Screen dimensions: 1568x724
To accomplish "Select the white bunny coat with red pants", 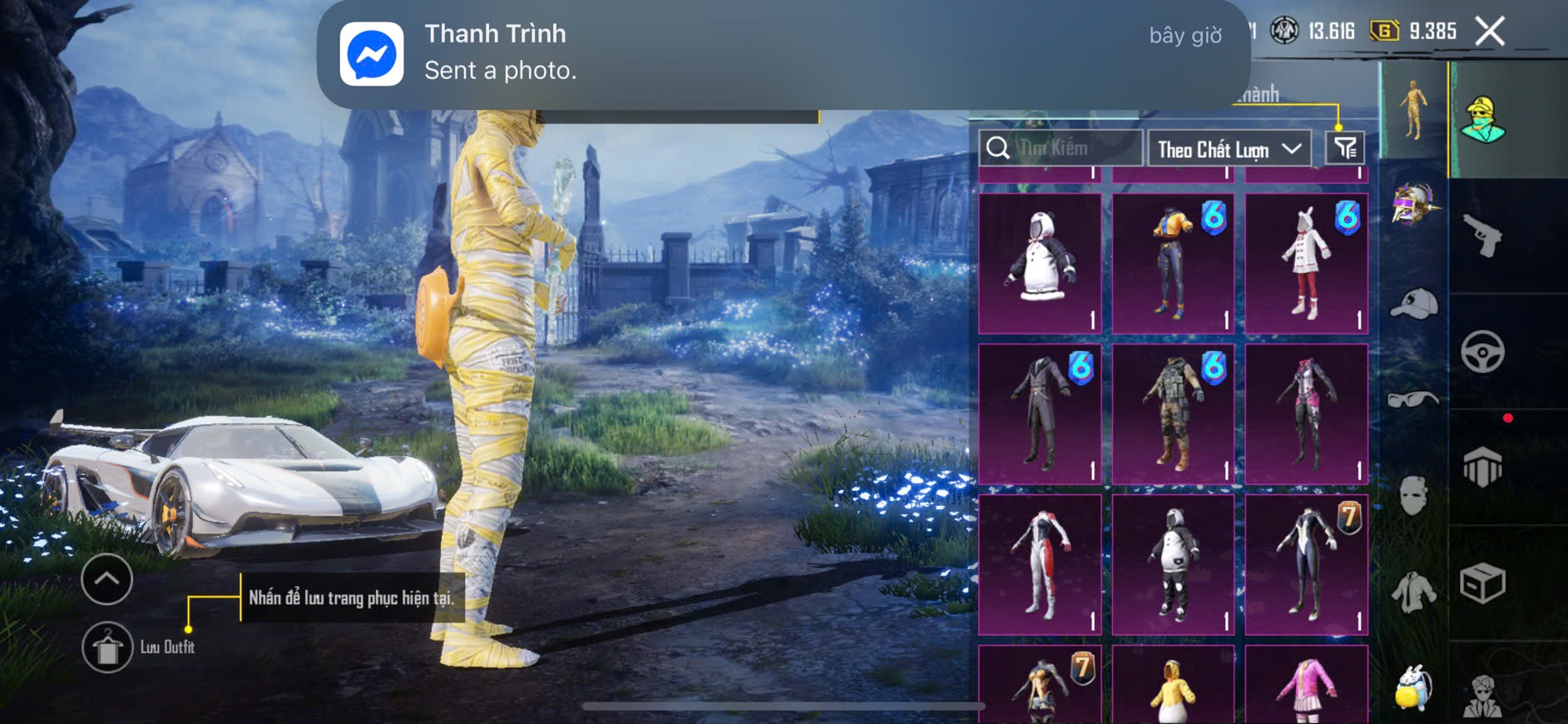I will tap(1306, 263).
